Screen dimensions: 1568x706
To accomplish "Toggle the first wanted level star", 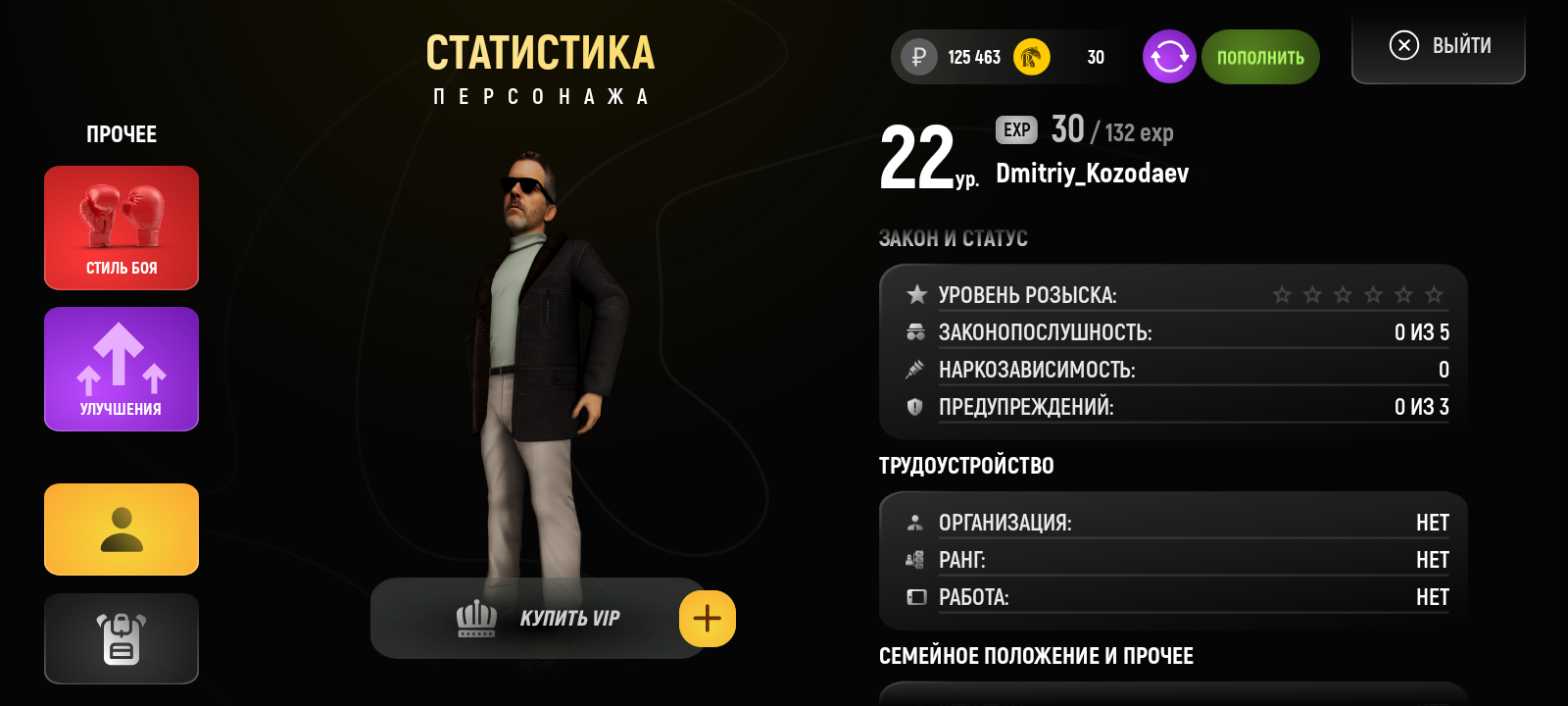I will (1283, 291).
